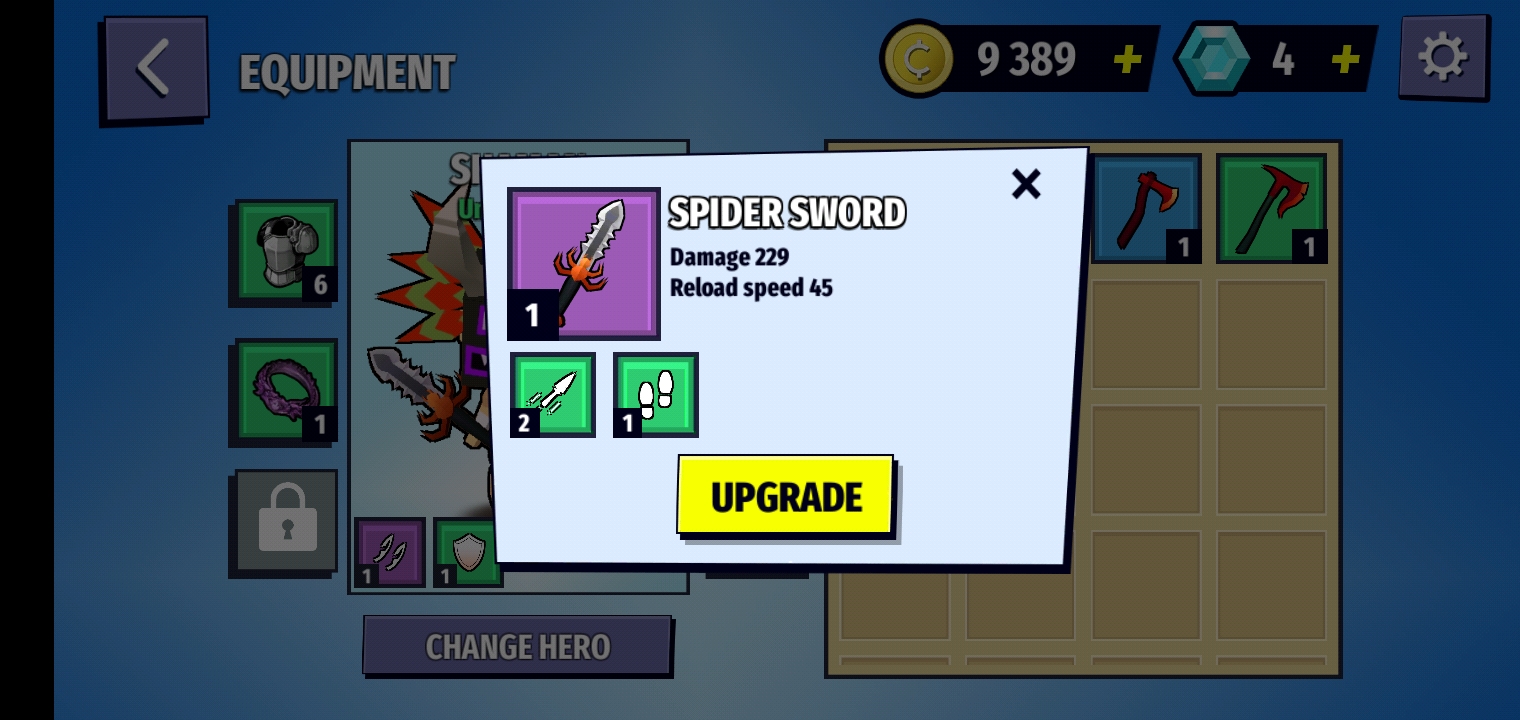The height and width of the screenshot is (720, 1520).
Task: Add more gold coins
Action: click(1127, 60)
